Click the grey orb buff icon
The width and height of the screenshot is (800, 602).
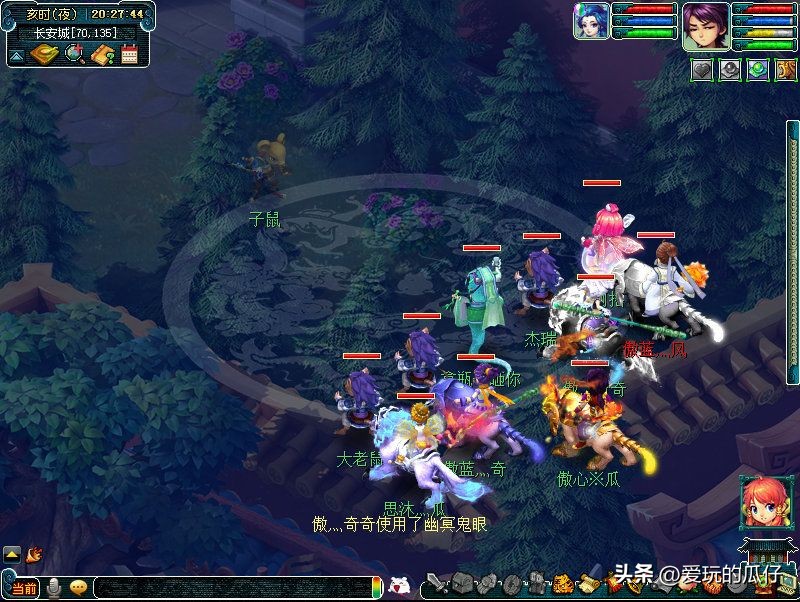(x=729, y=70)
